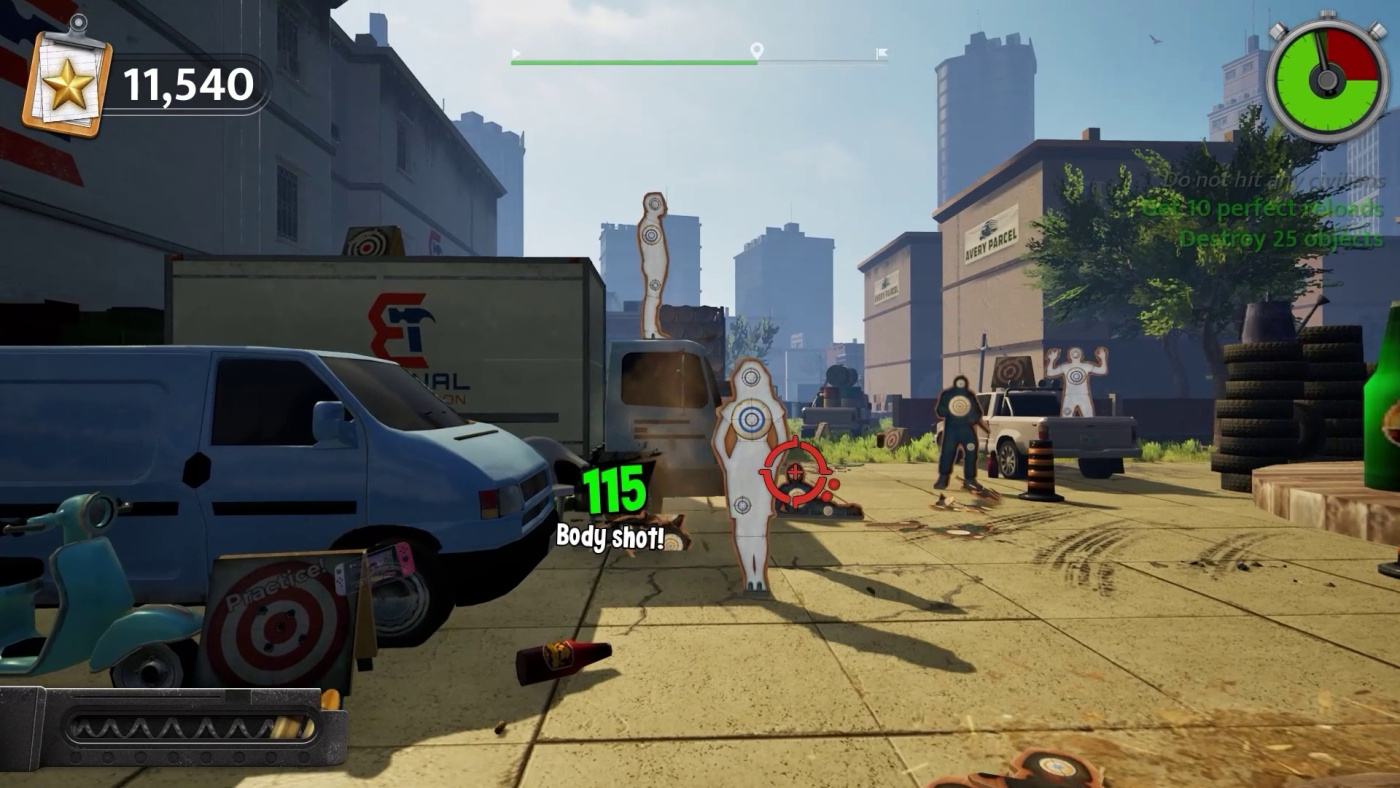Select the "Do not hit any civilians" objective

tap(1270, 181)
